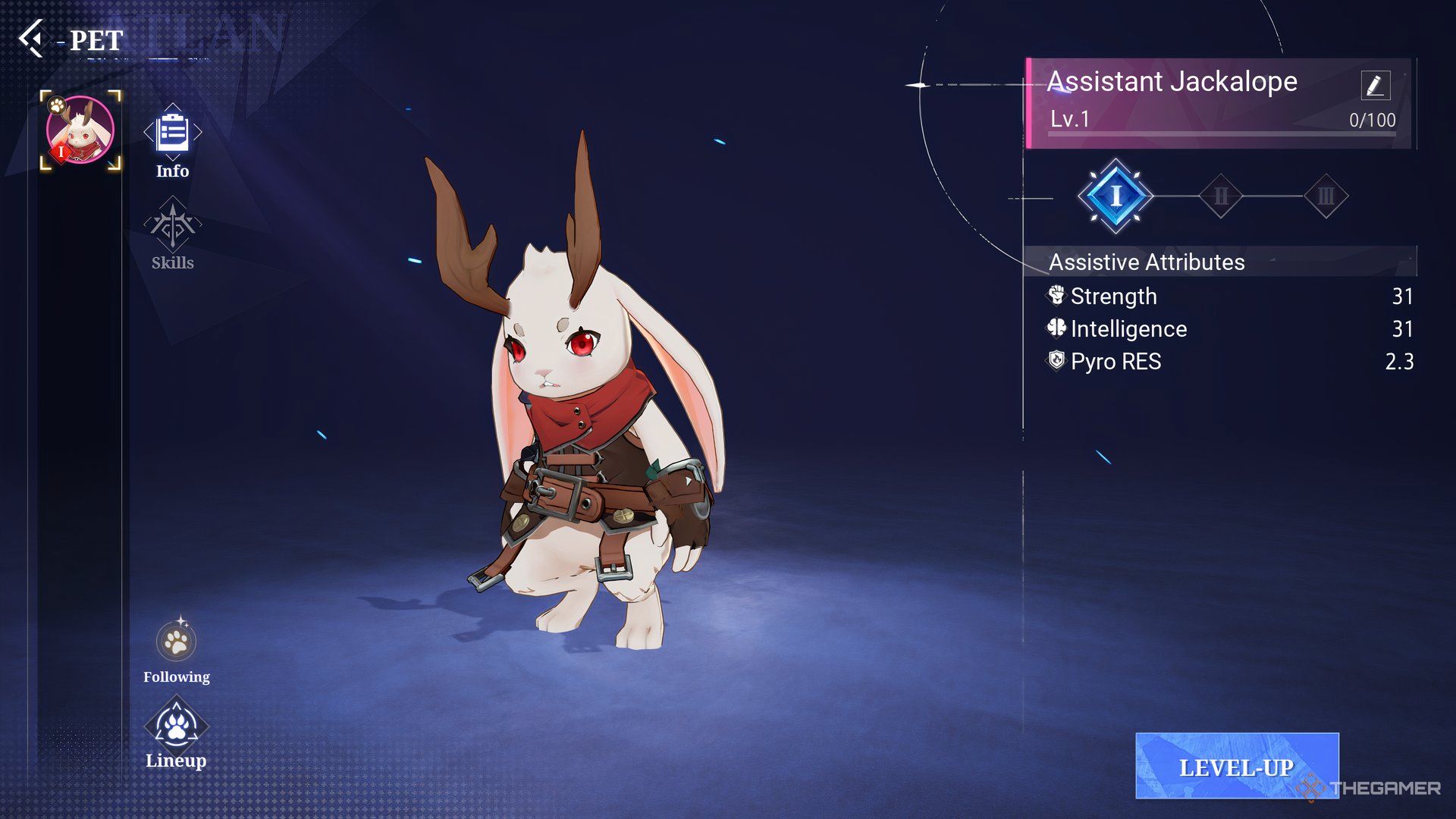Image resolution: width=1456 pixels, height=819 pixels.
Task: Select the tier I diamond badge
Action: click(x=1116, y=196)
